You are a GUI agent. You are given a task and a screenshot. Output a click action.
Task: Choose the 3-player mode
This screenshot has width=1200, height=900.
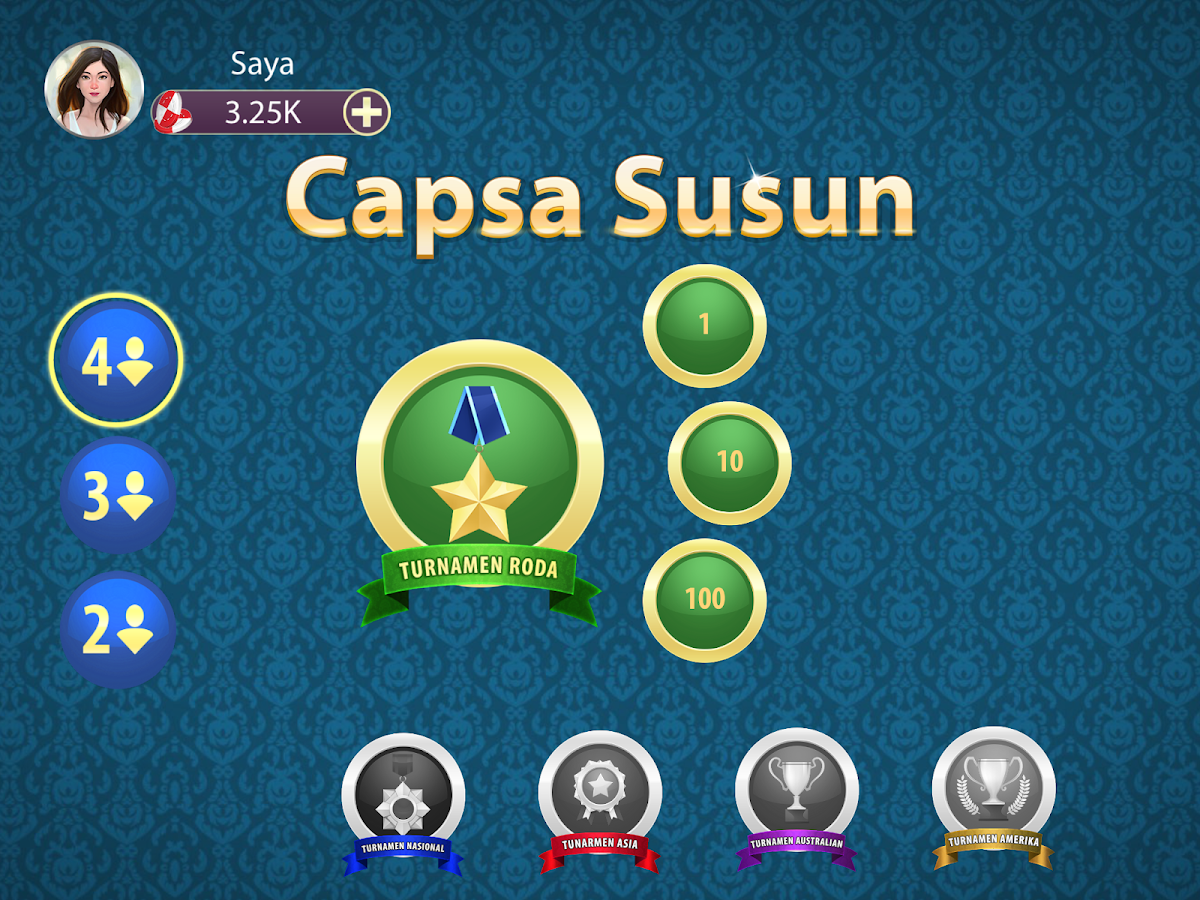pyautogui.click(x=118, y=495)
